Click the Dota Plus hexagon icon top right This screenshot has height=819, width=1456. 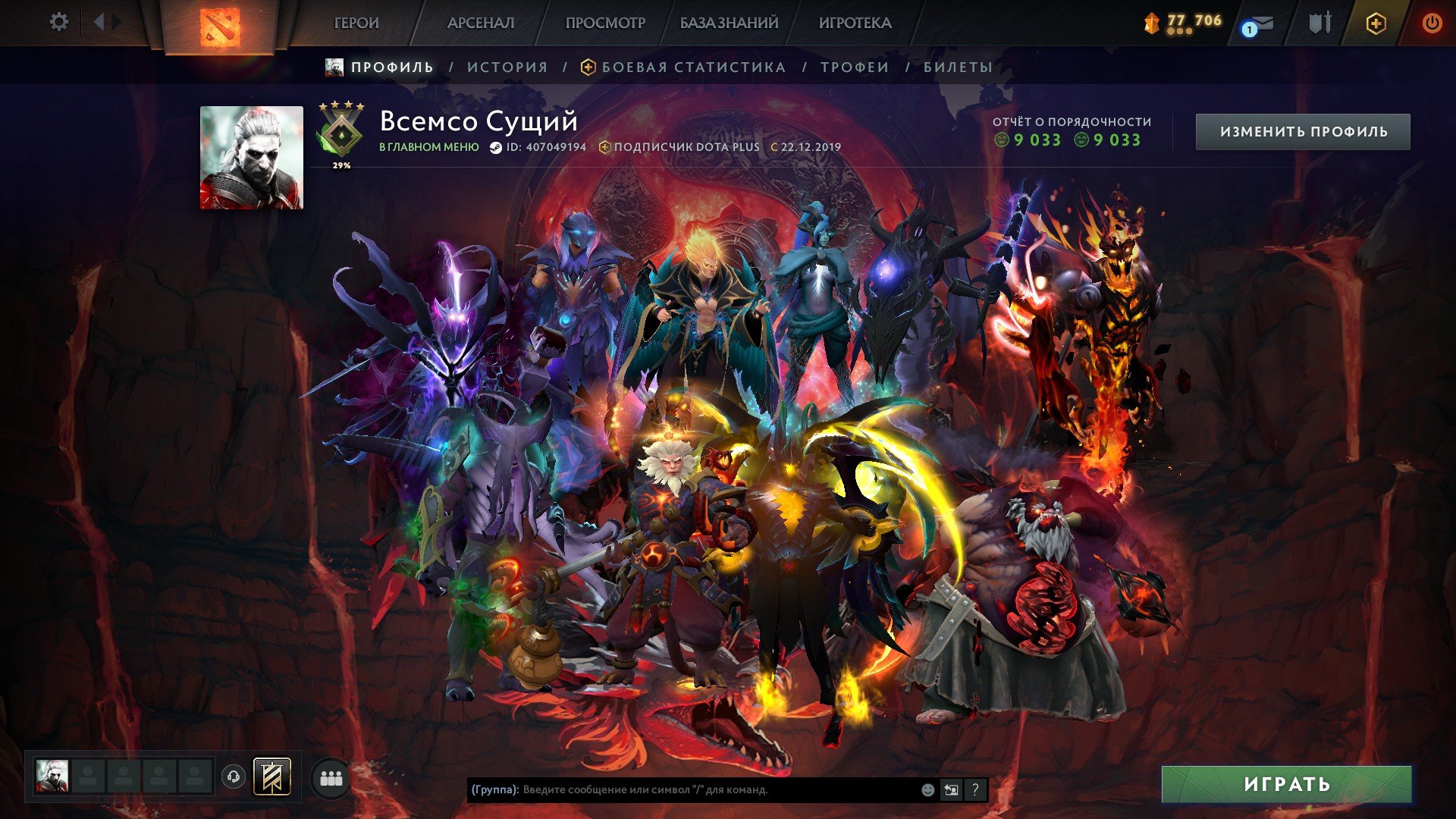pos(1377,23)
